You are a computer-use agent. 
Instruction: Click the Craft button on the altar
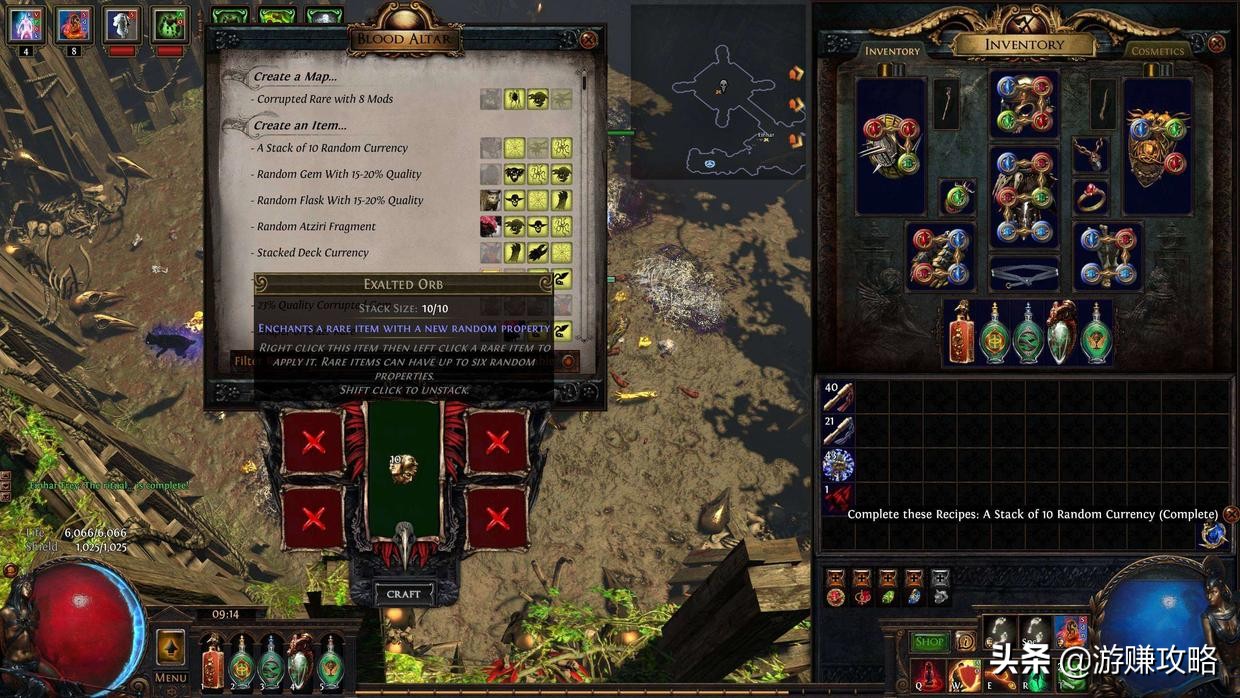pyautogui.click(x=404, y=594)
